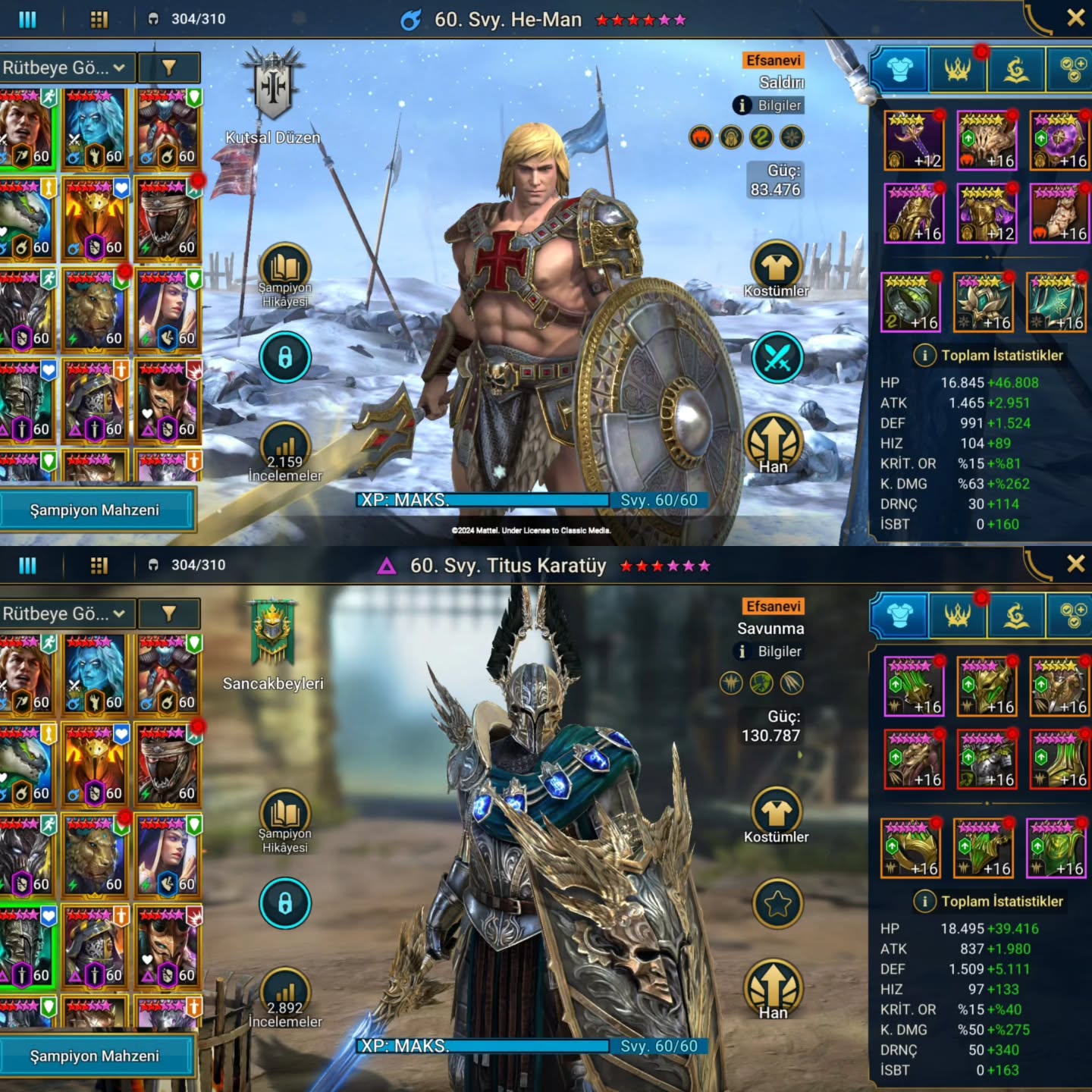
Task: Select He-Man's equipped ring artifact slot
Action: pyautogui.click(x=911, y=303)
